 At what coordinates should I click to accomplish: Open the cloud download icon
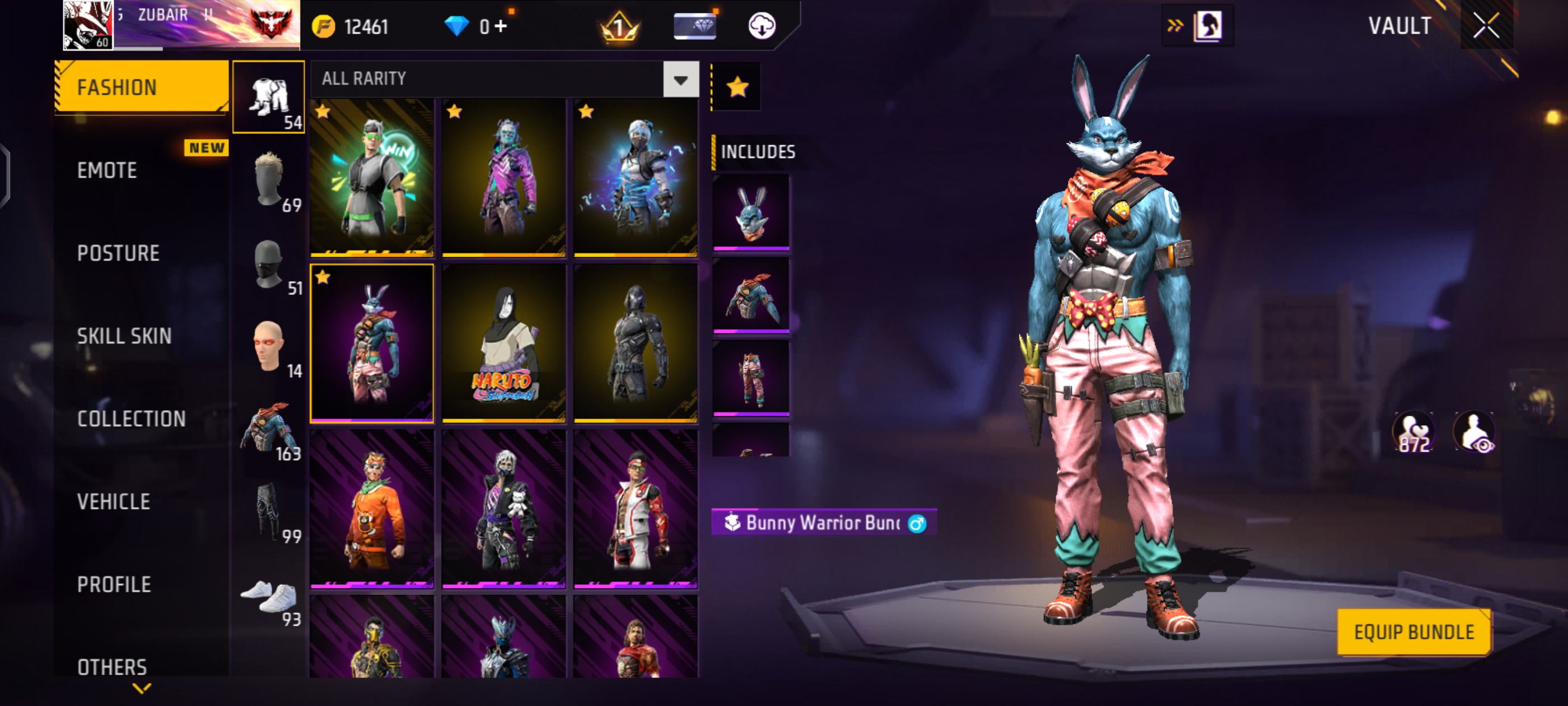pos(762,26)
